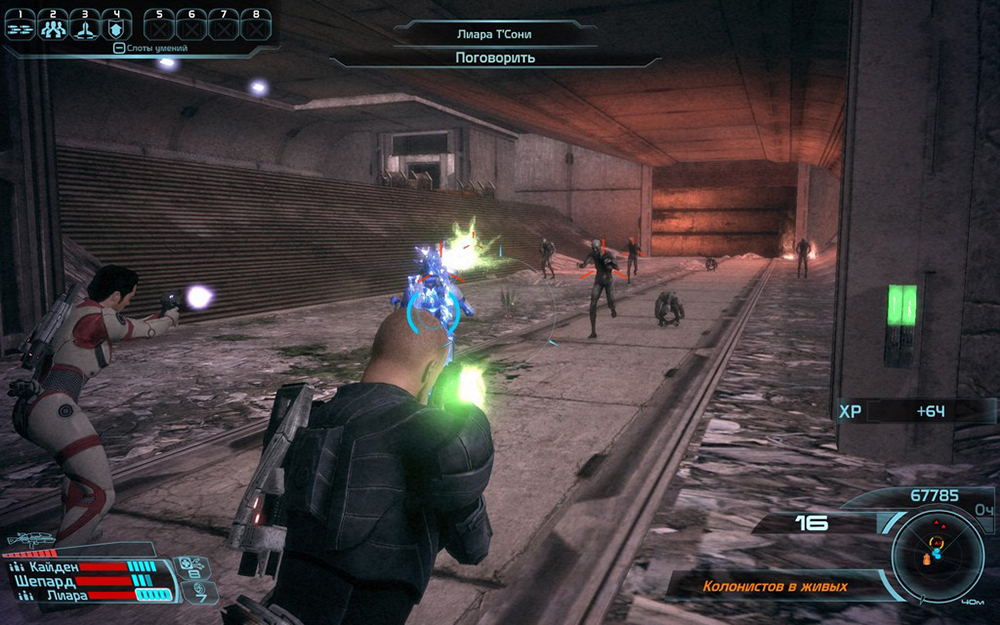Screen dimensions: 1000x625
Task: Select the «Поговорить» interaction with Liara
Action: click(x=495, y=58)
